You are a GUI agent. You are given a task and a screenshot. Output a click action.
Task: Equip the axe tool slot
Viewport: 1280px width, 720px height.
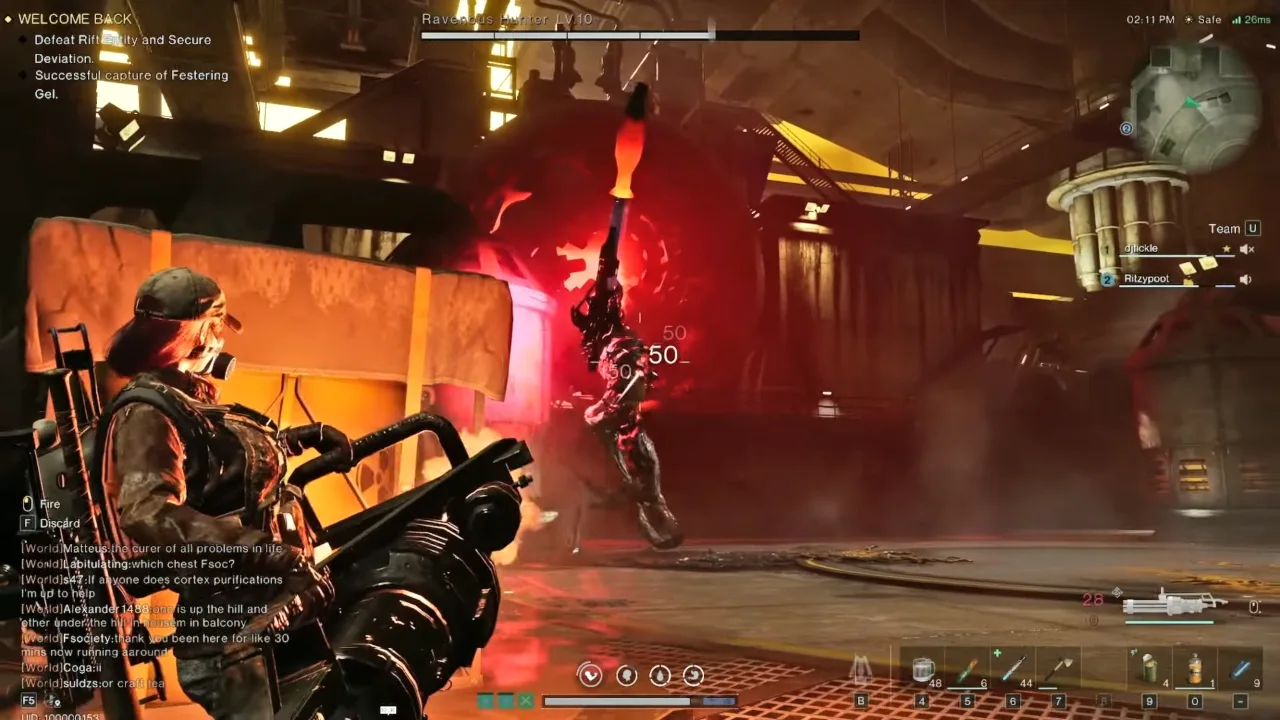pyautogui.click(x=1057, y=669)
